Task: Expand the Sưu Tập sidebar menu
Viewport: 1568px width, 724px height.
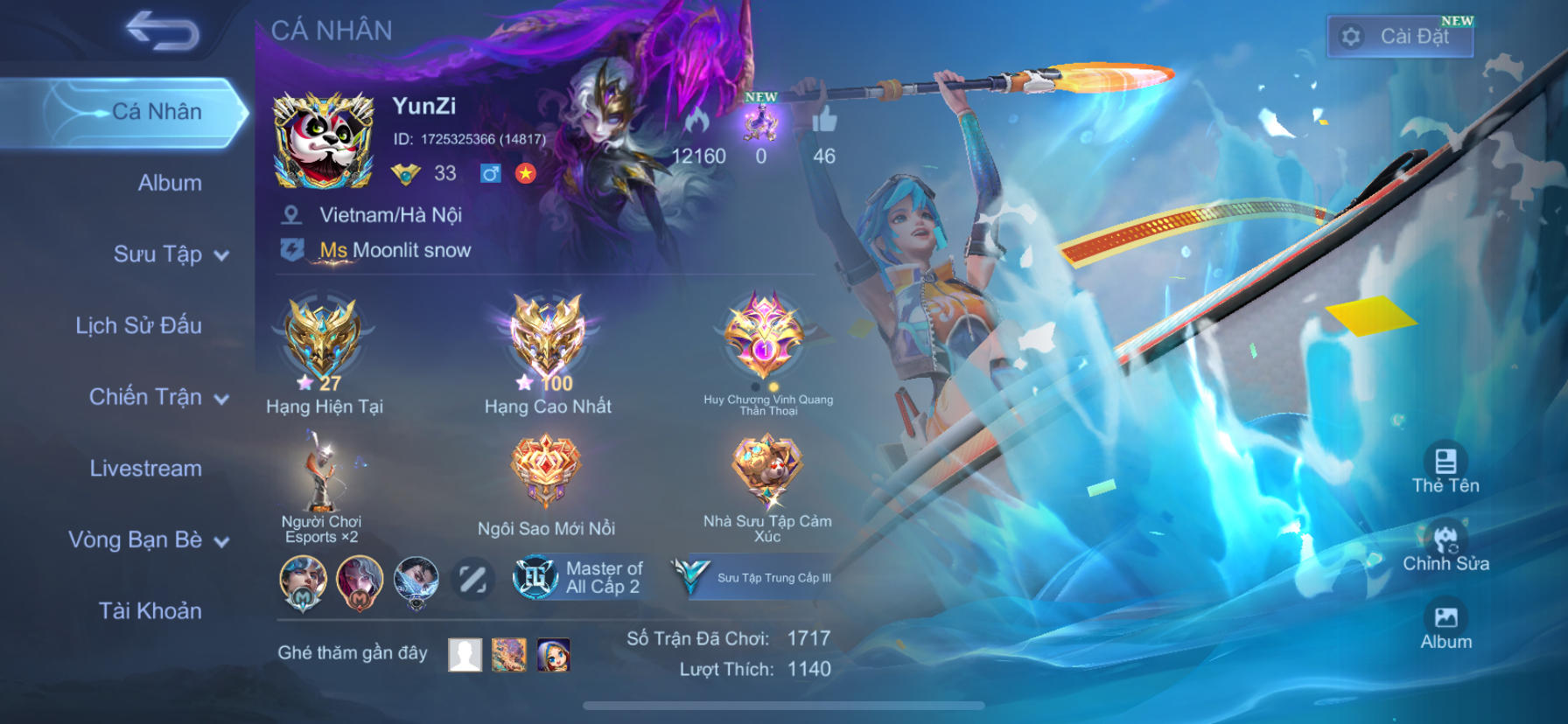Action: [x=158, y=254]
